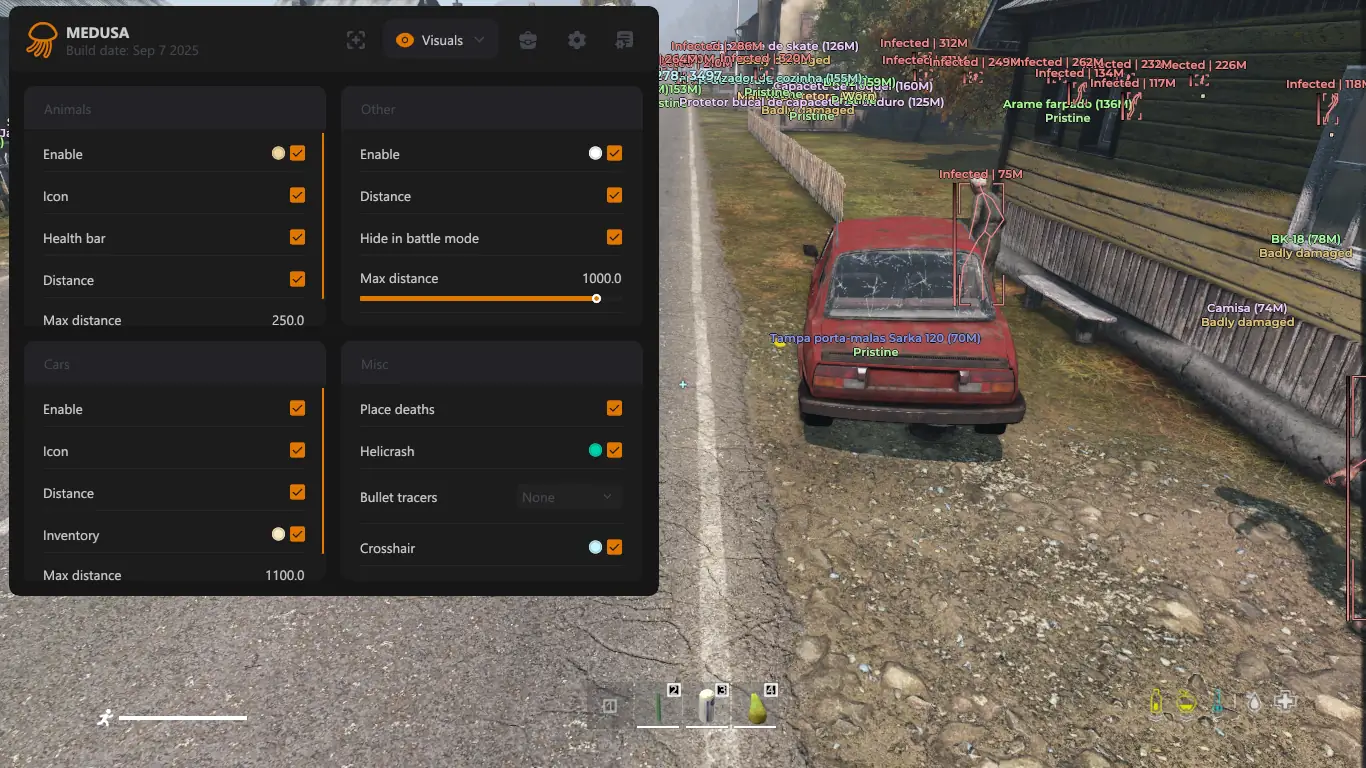Uncheck Hide in battle mode
1366x768 pixels.
click(x=614, y=237)
